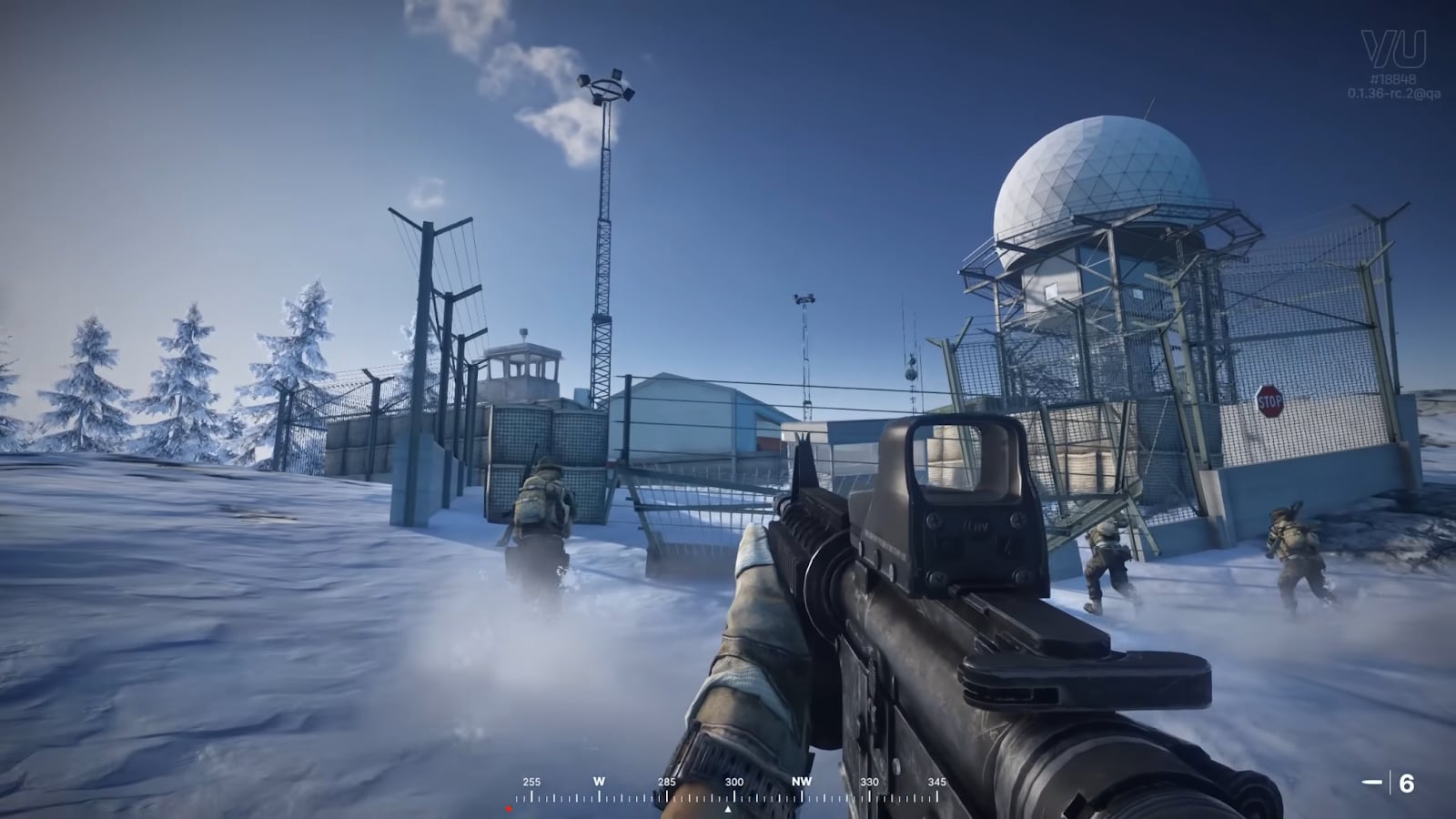Click the red STOP sign near the fence

[1269, 400]
